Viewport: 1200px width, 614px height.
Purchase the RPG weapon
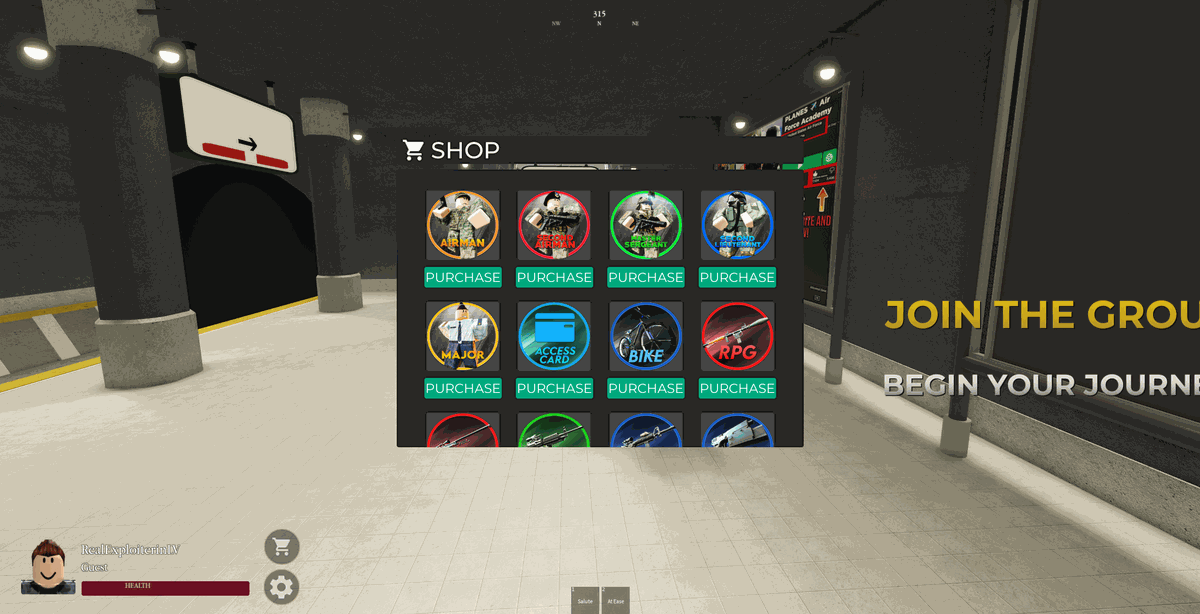click(737, 388)
